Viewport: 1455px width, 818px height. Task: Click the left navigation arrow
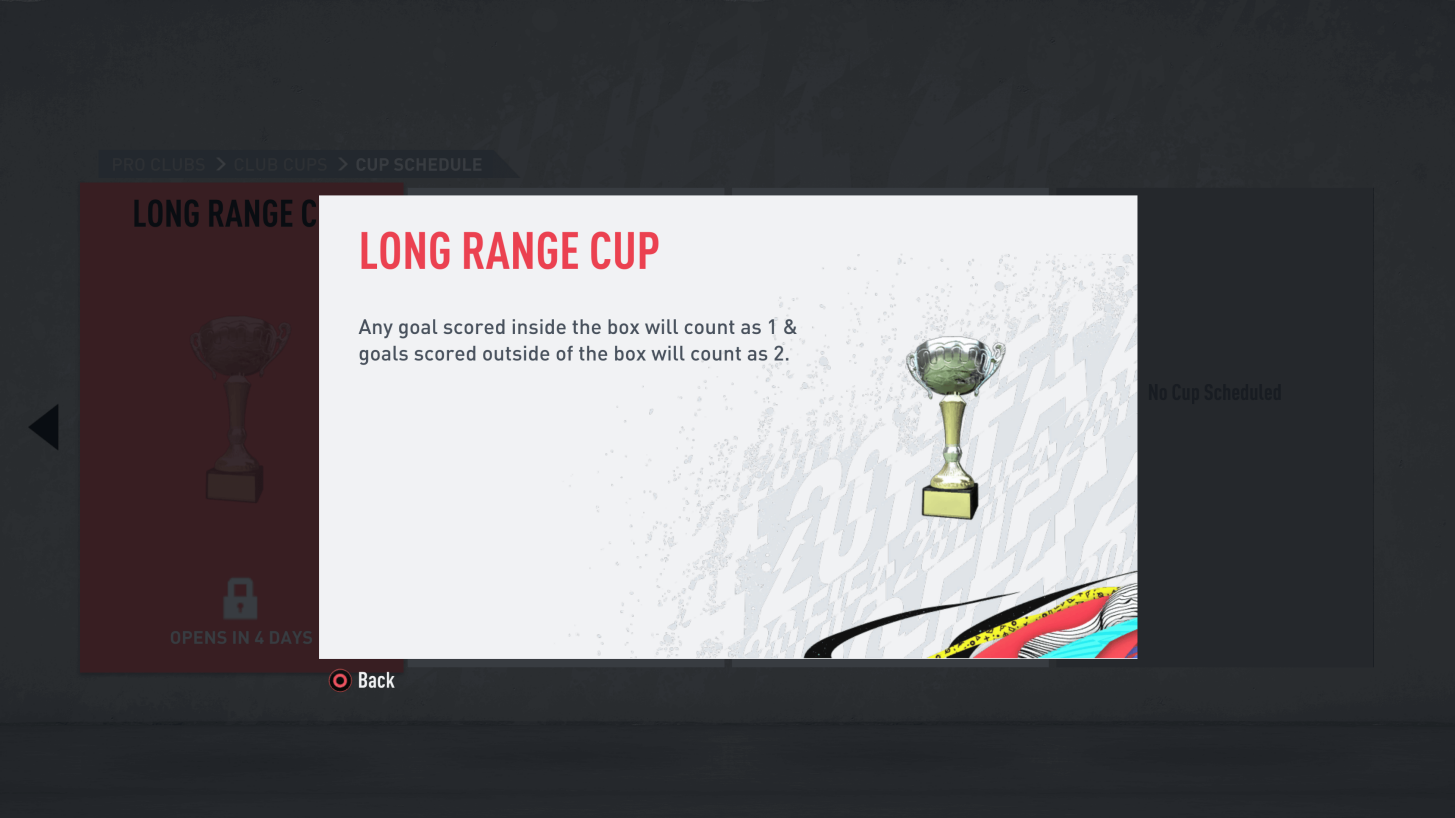click(x=44, y=427)
